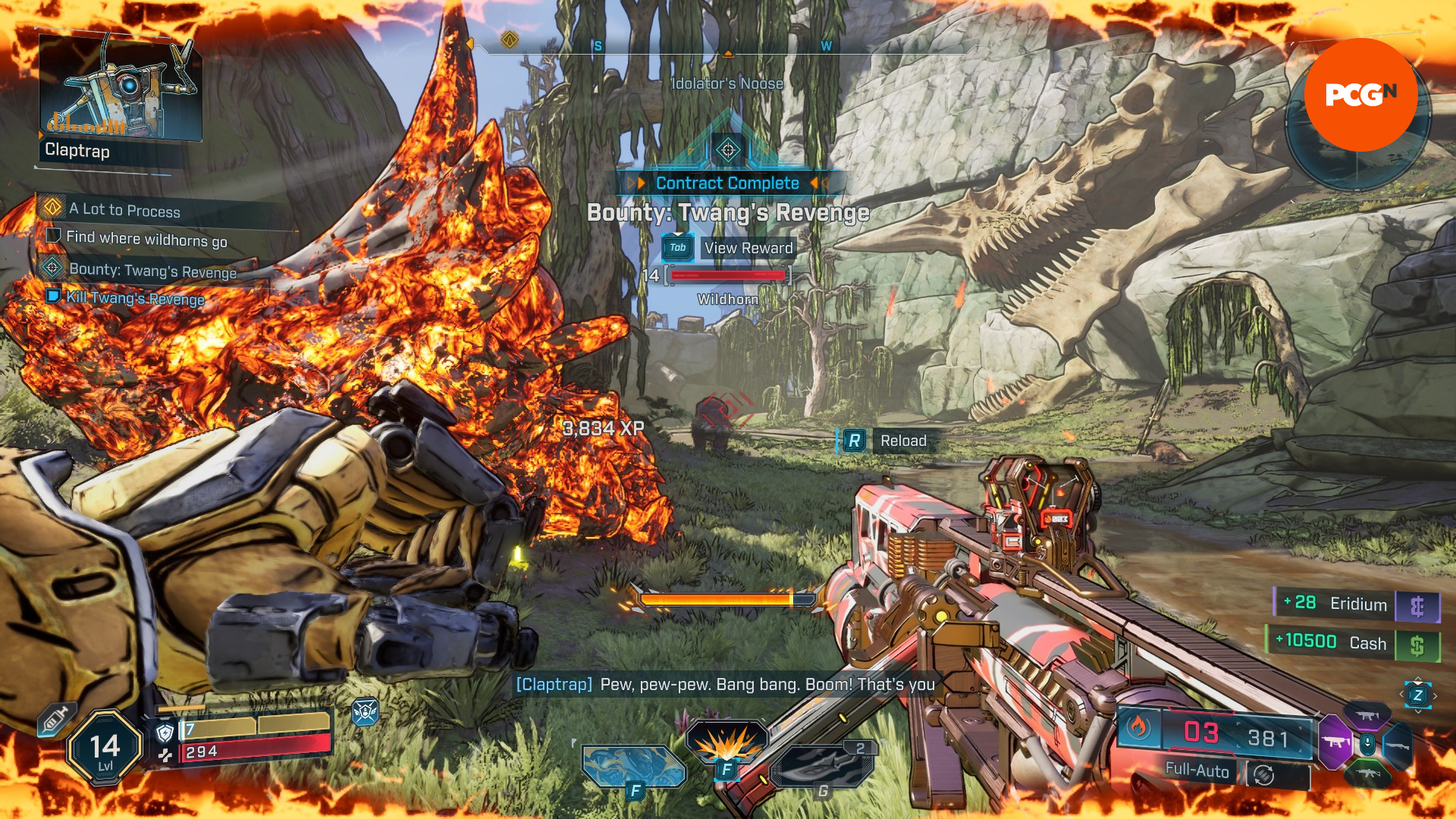Select the assault rifle on the weapon wheel
The image size is (1456, 819).
click(1370, 775)
